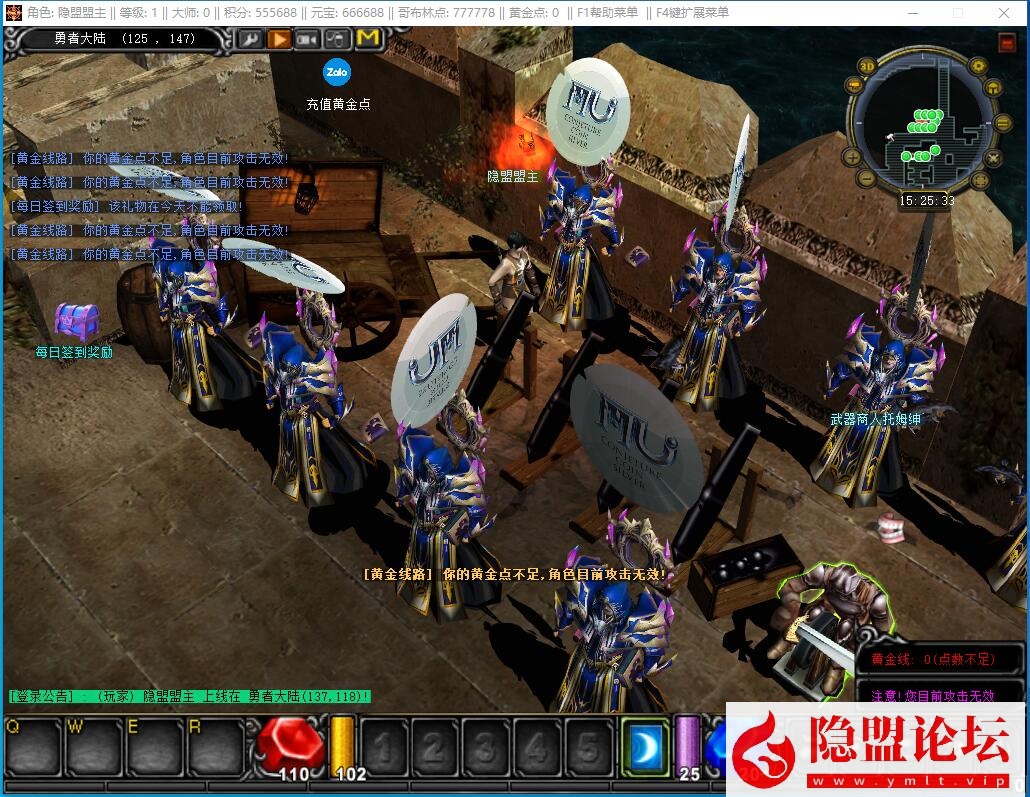Image resolution: width=1030 pixels, height=797 pixels.
Task: Select the W hotkey slot
Action: click(93, 746)
